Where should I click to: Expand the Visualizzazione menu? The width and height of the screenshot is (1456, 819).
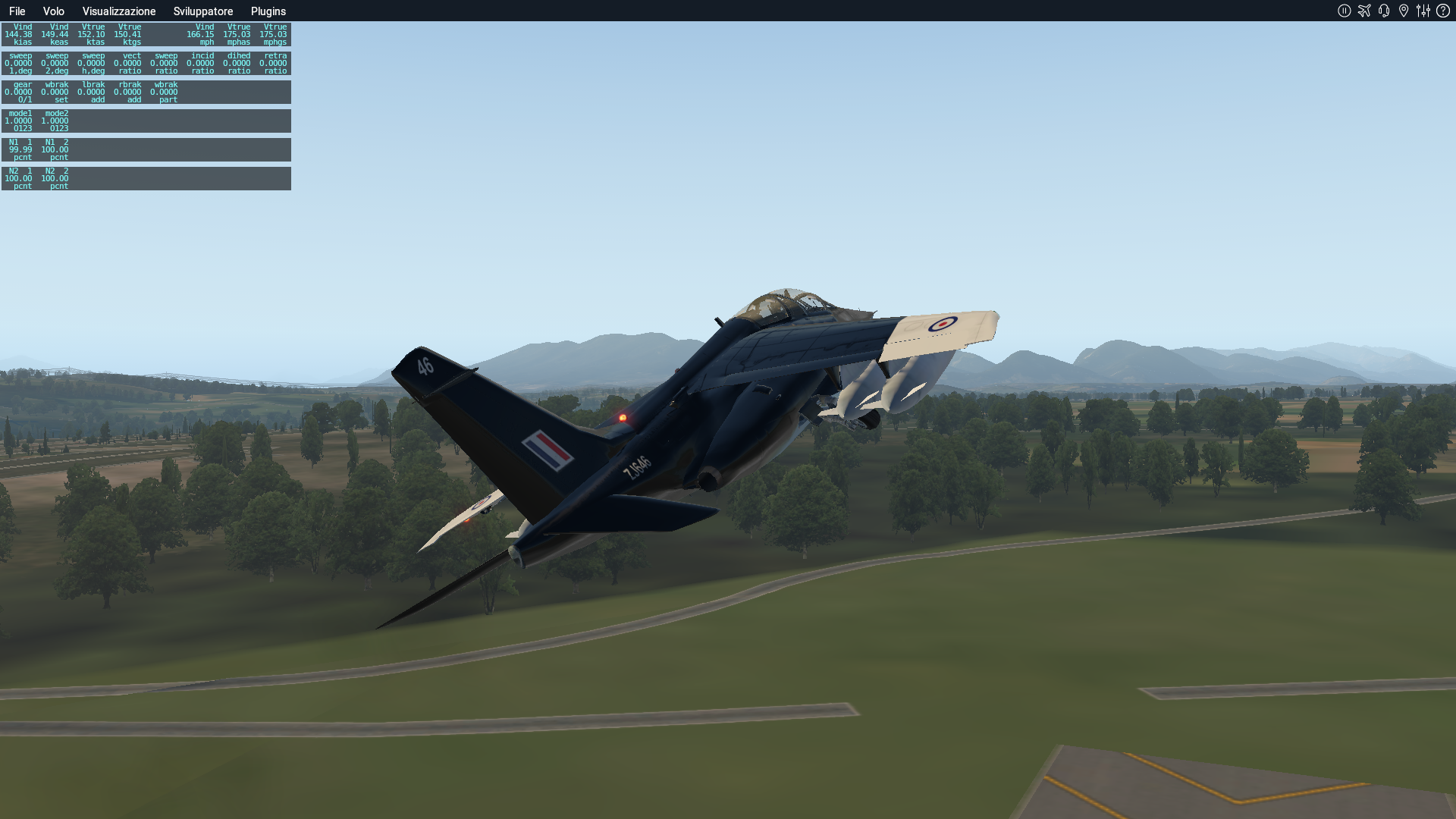pos(119,11)
